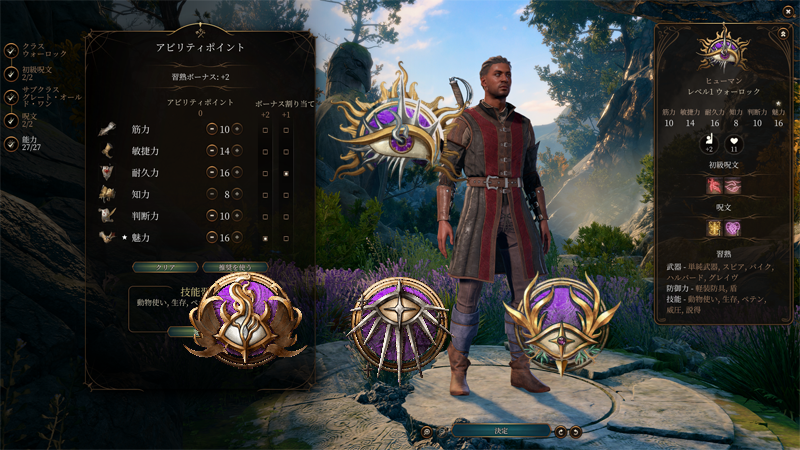The width and height of the screenshot is (800, 450).
Task: Increase 敏捷力 (Dexterity) with plus button
Action: (x=237, y=151)
